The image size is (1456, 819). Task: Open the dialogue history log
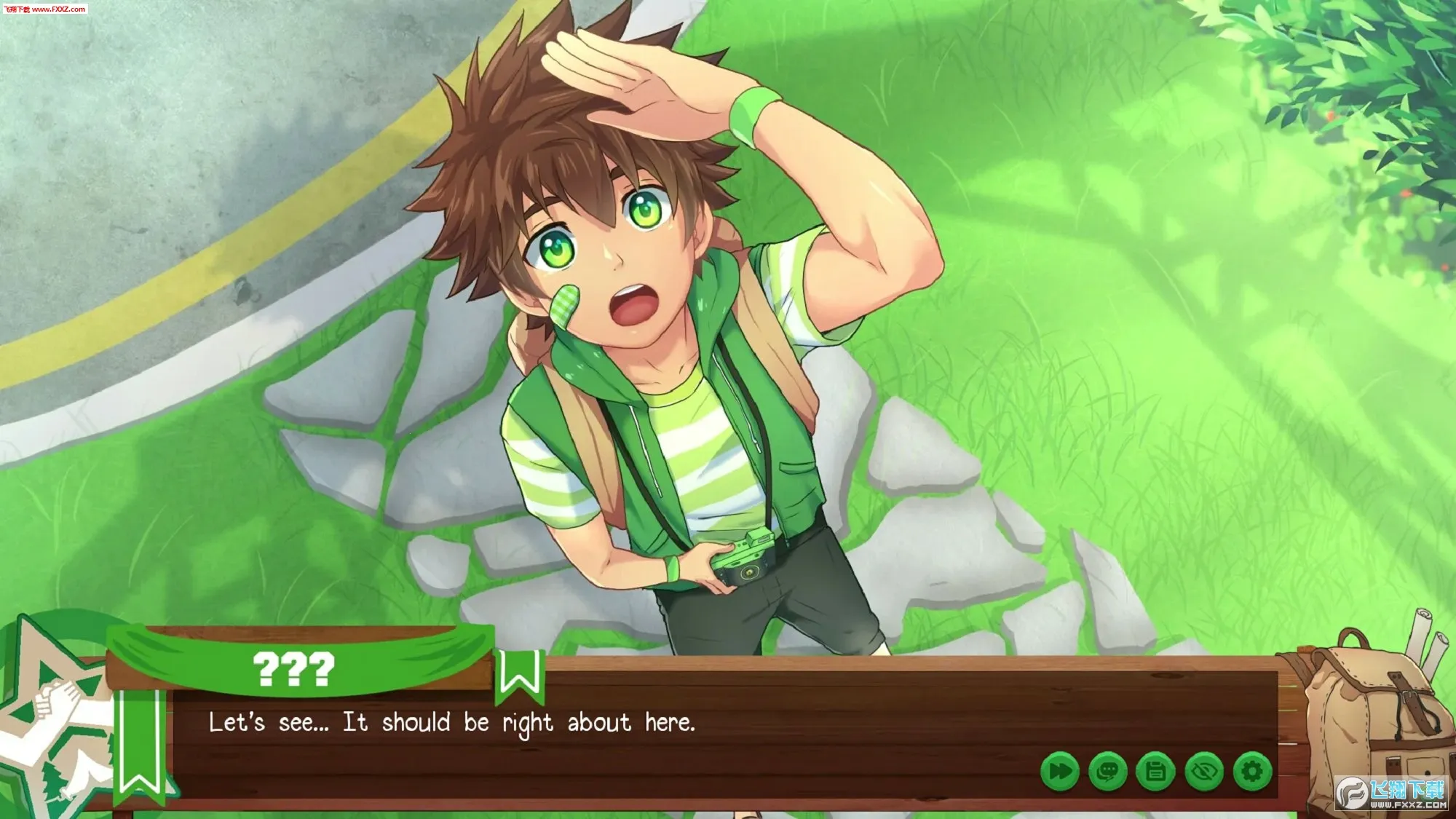pyautogui.click(x=1108, y=771)
